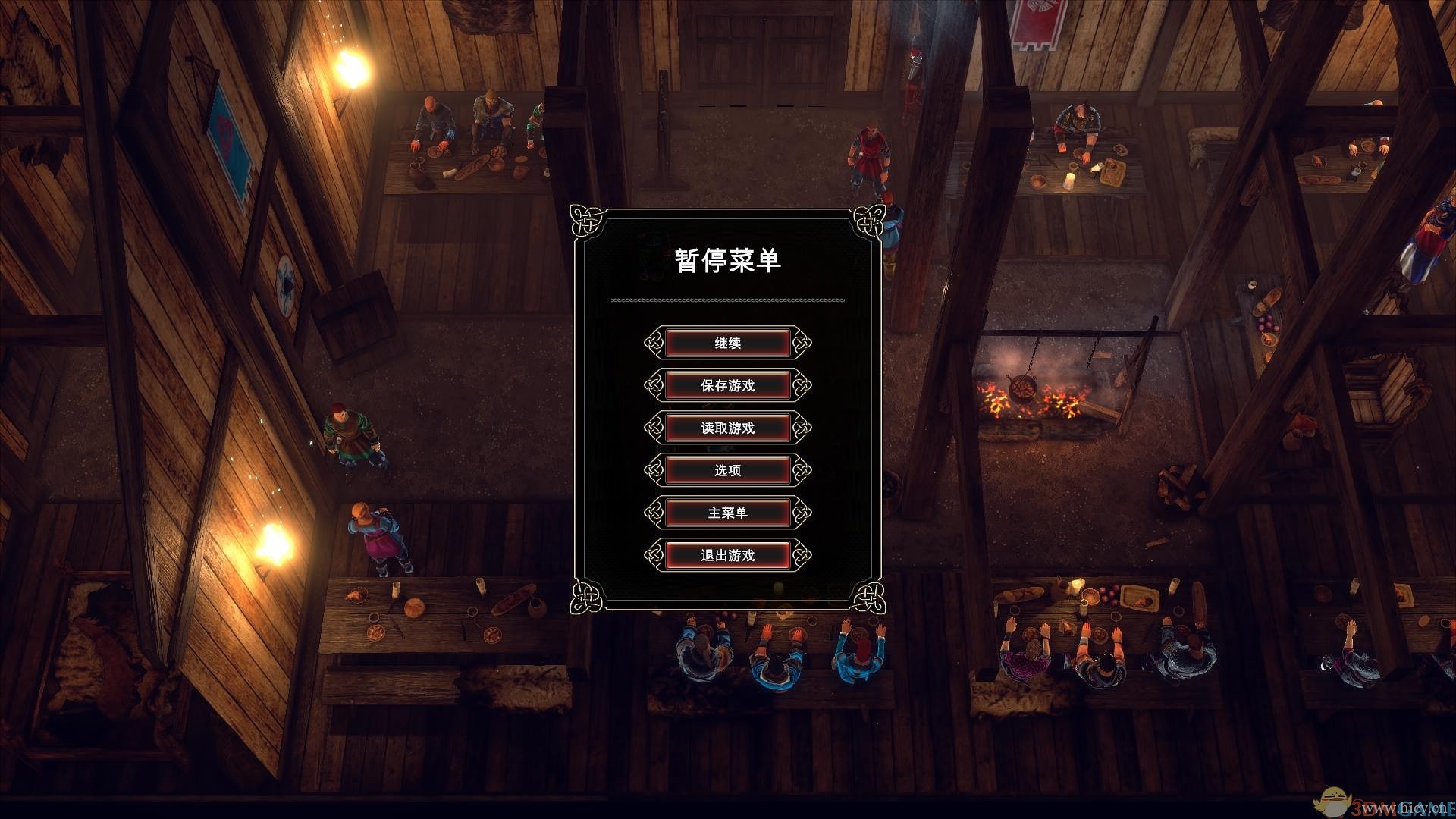Click the 暂停菜单 pause menu title

tap(726, 259)
